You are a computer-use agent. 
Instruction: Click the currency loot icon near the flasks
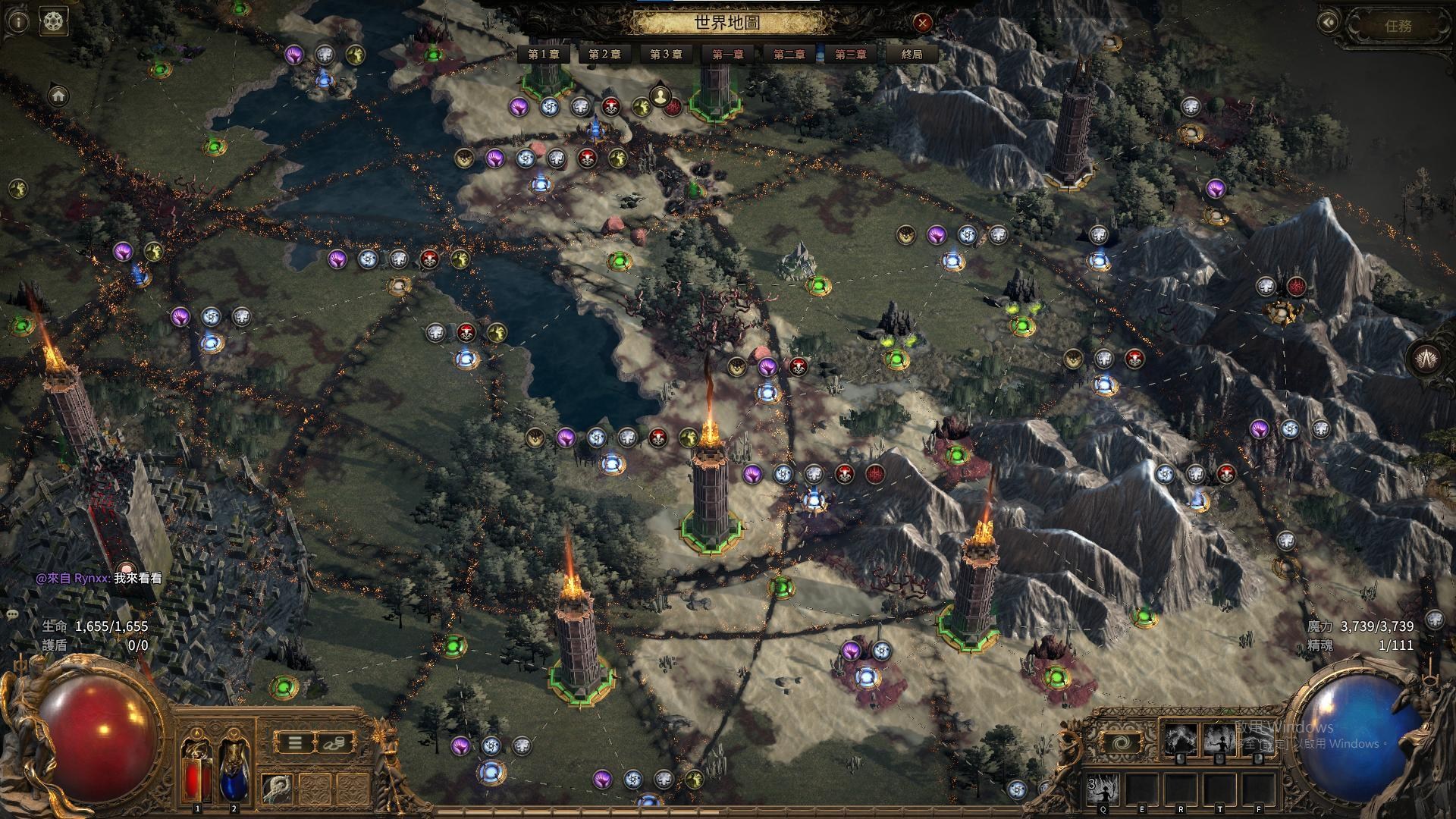[x=336, y=742]
